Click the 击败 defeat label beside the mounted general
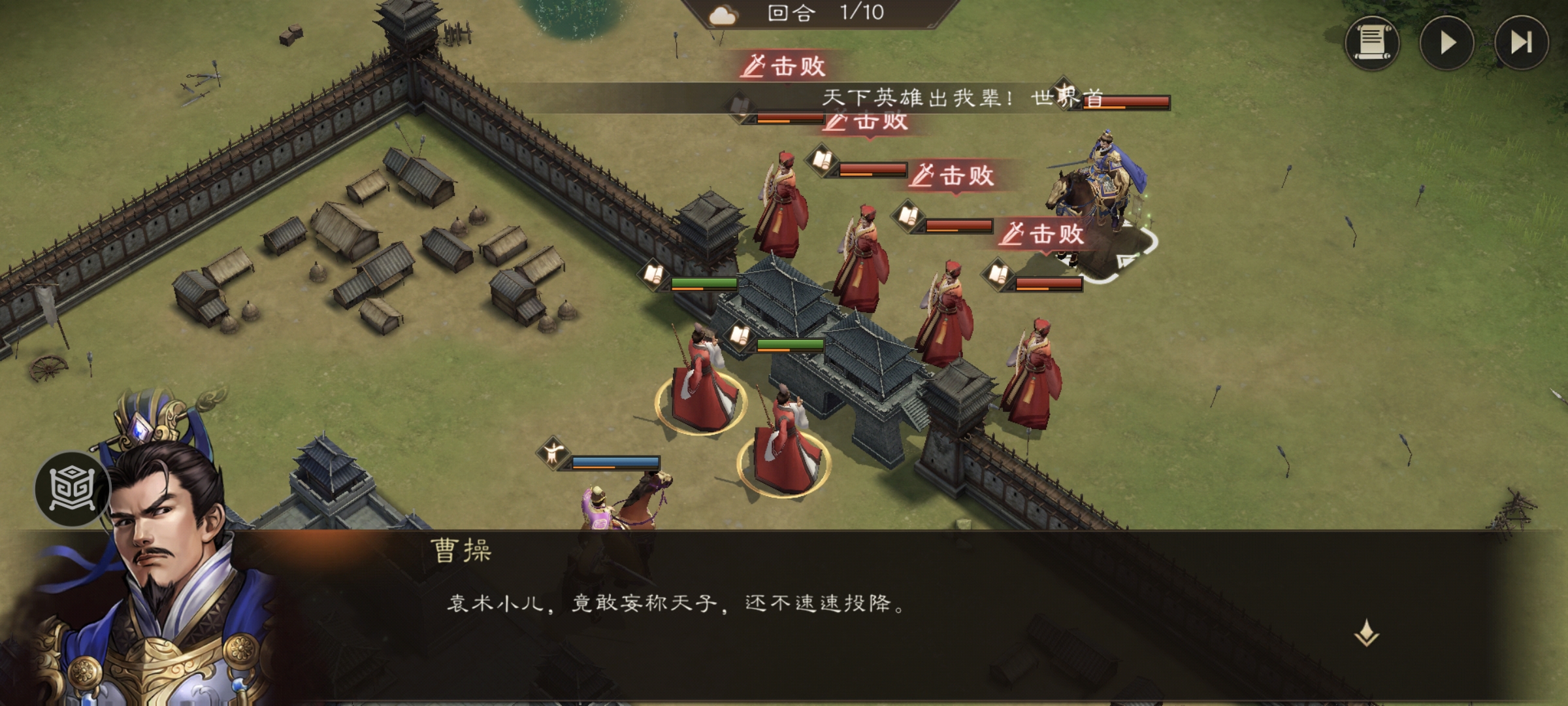The height and width of the screenshot is (706, 1568). [1045, 234]
